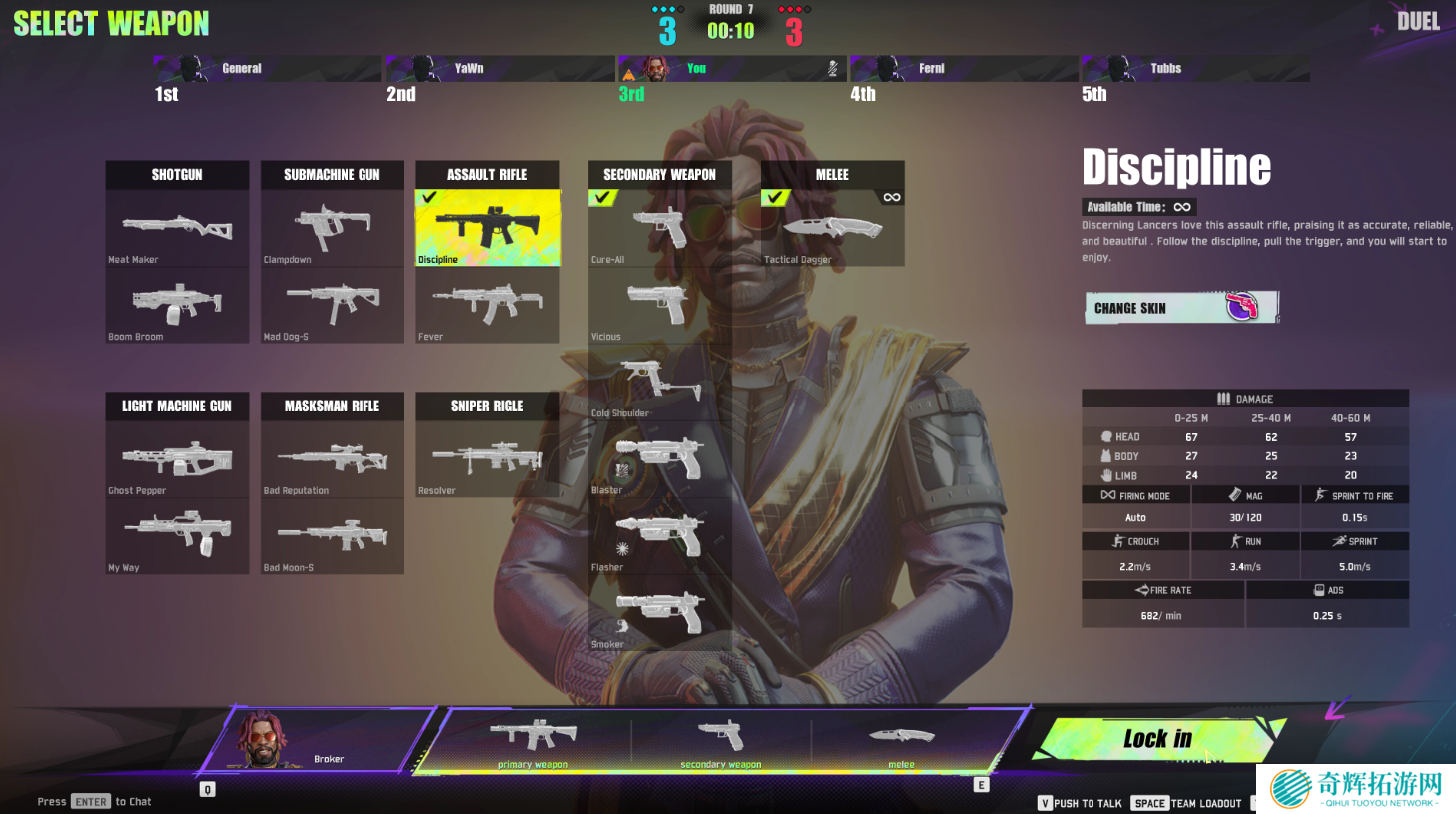Open the Change Skin option

coord(1181,308)
